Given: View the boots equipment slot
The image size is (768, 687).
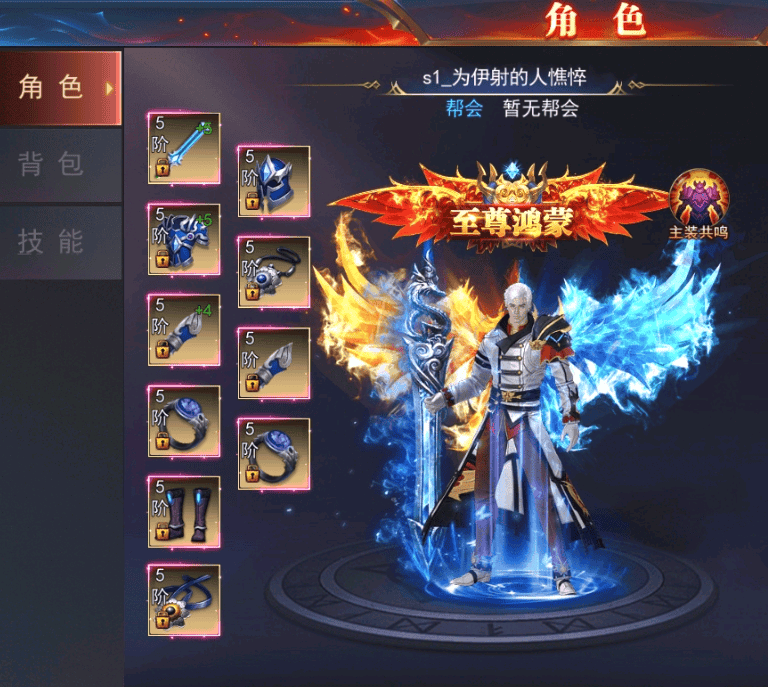Looking at the screenshot, I should tap(184, 510).
